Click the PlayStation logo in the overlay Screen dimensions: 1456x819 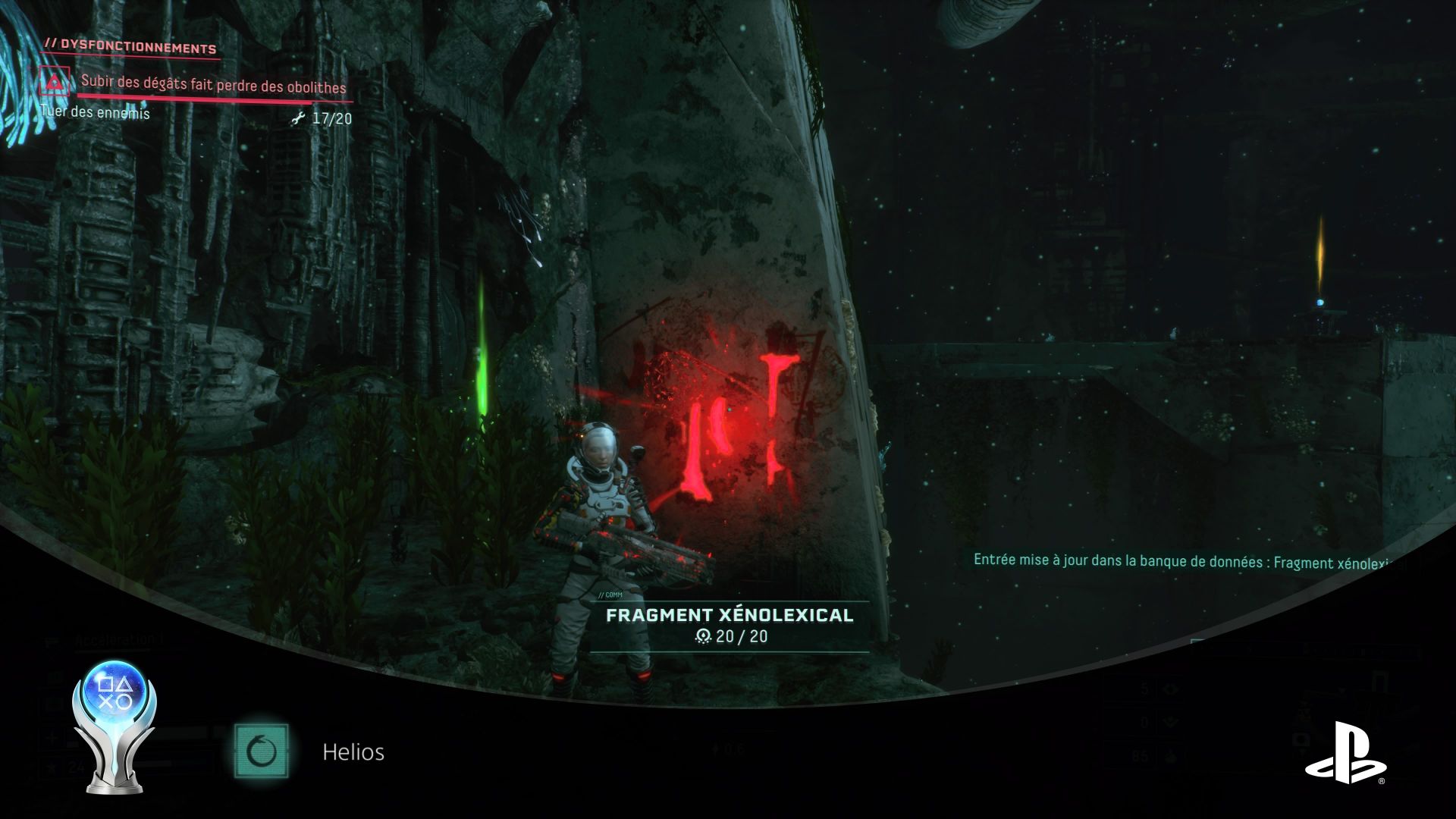tap(1345, 752)
